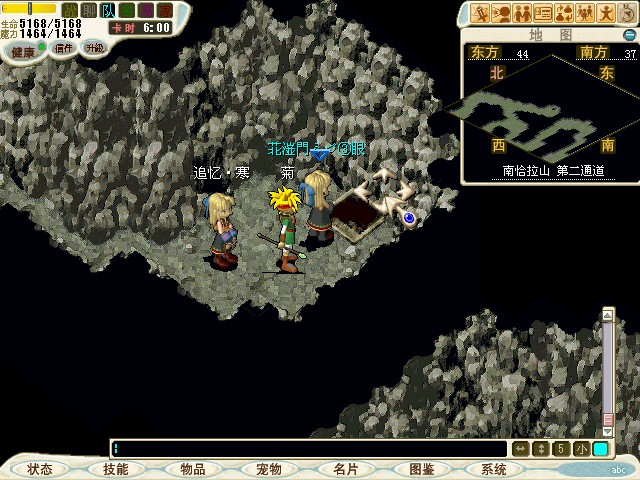The height and width of the screenshot is (480, 640).
Task: Click the name card exchange icon
Action: point(542,13)
